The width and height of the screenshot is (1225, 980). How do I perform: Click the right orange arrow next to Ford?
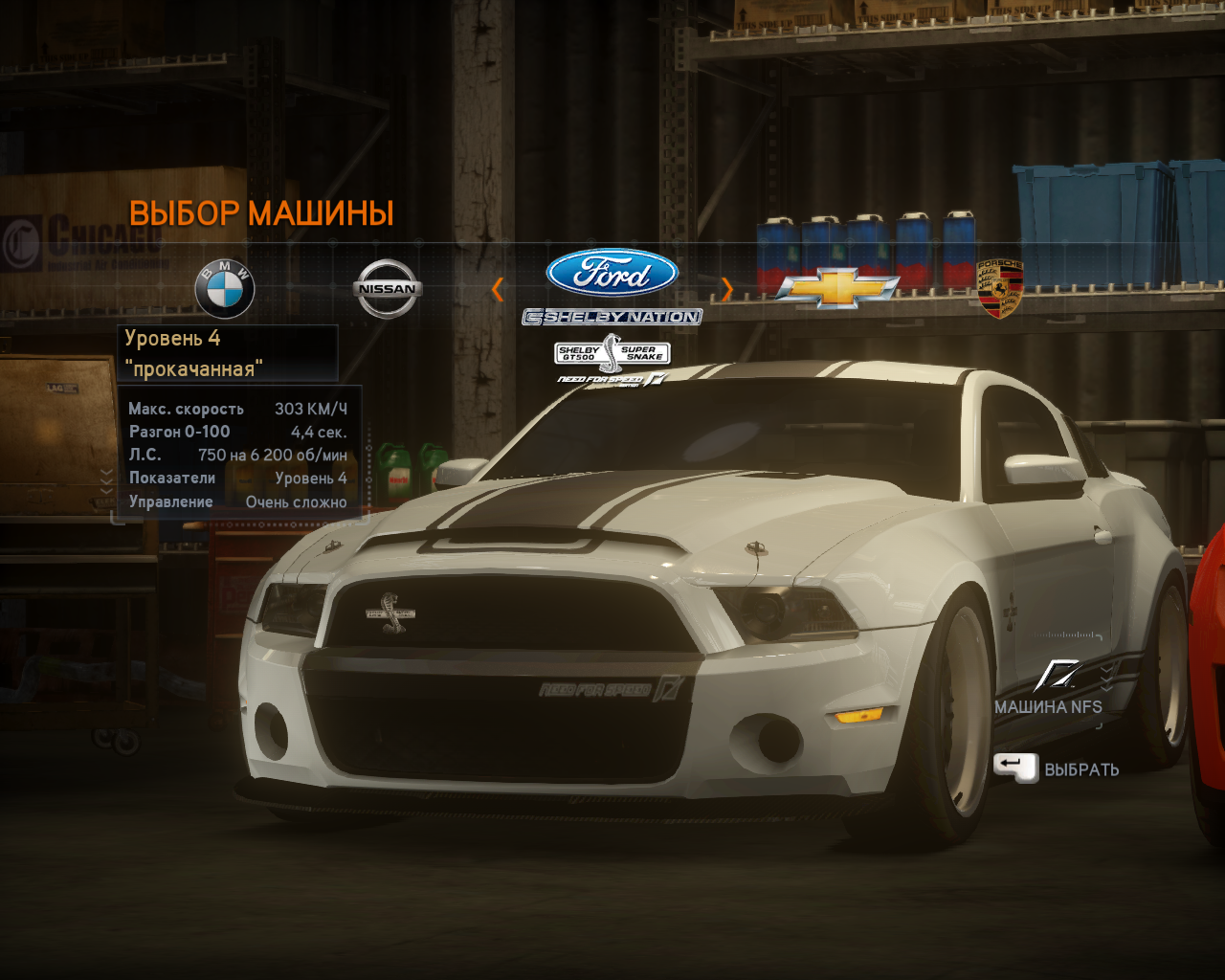[x=726, y=289]
